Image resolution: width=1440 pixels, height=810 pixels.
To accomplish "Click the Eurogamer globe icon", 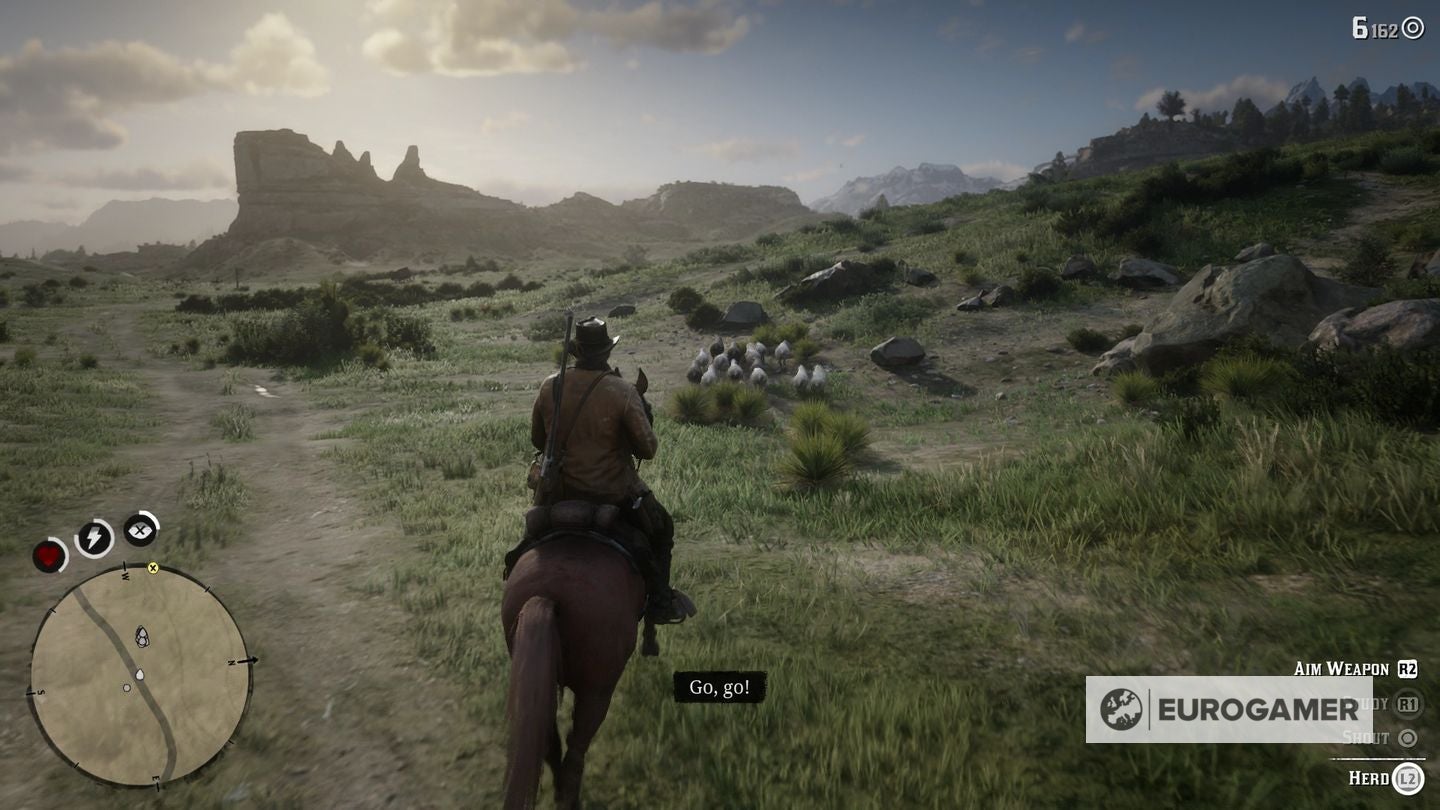I will 1121,707.
